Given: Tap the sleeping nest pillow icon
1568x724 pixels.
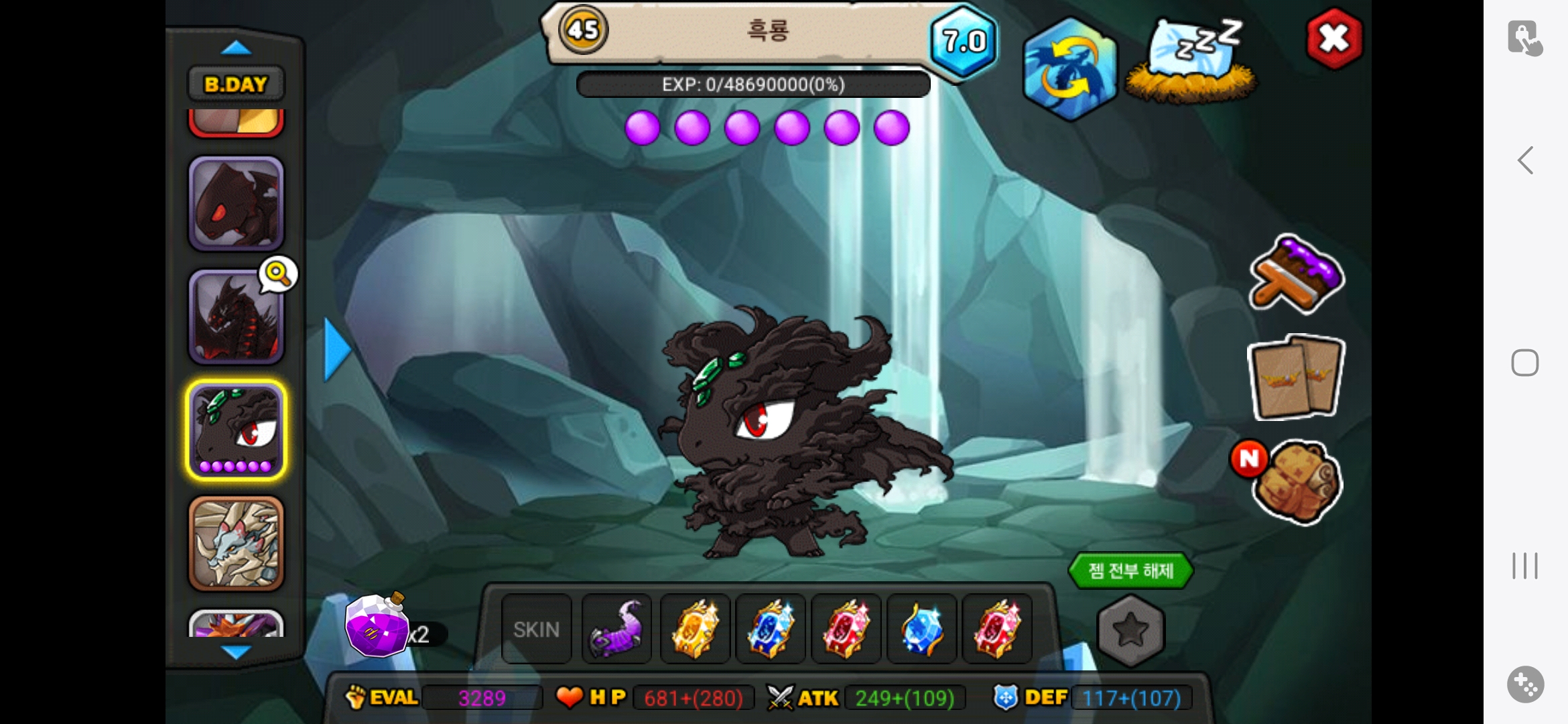Looking at the screenshot, I should click(1191, 62).
